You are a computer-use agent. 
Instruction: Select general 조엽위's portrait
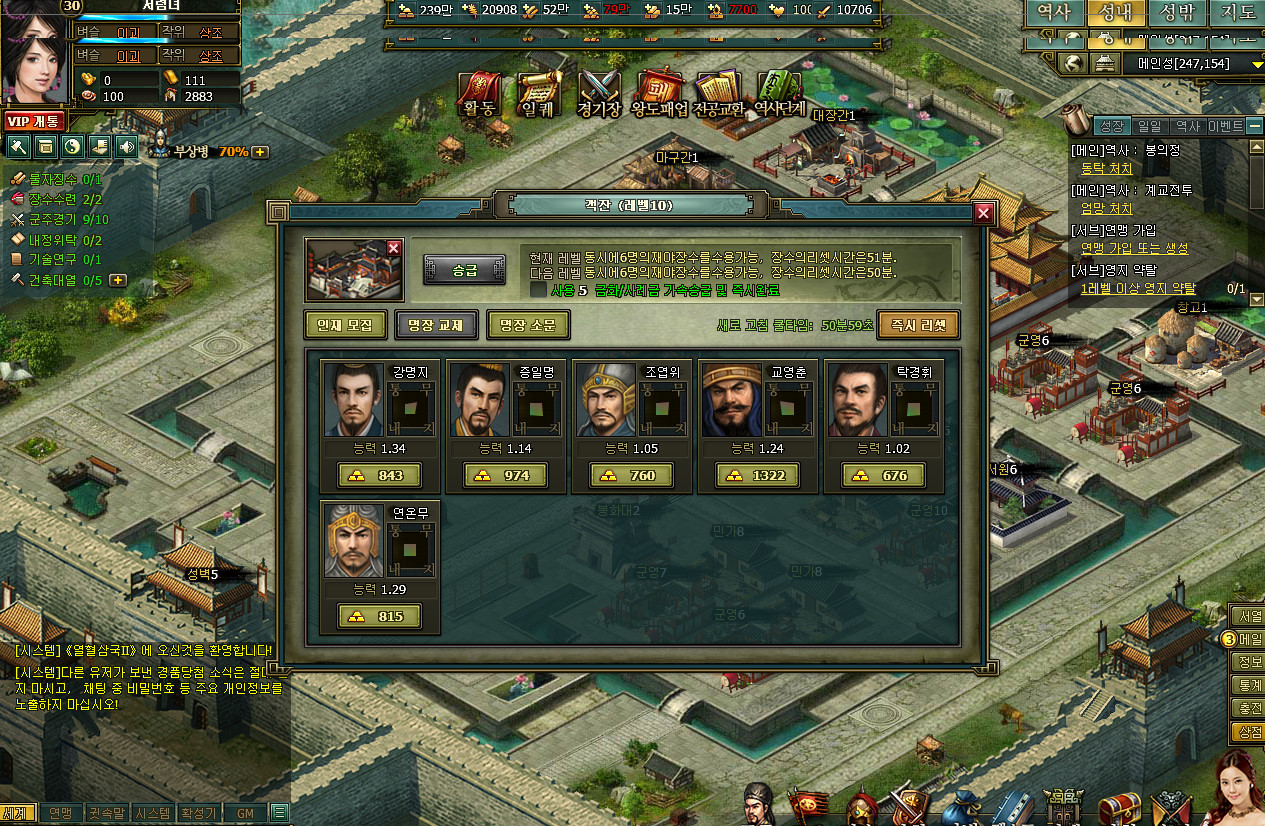pos(606,399)
